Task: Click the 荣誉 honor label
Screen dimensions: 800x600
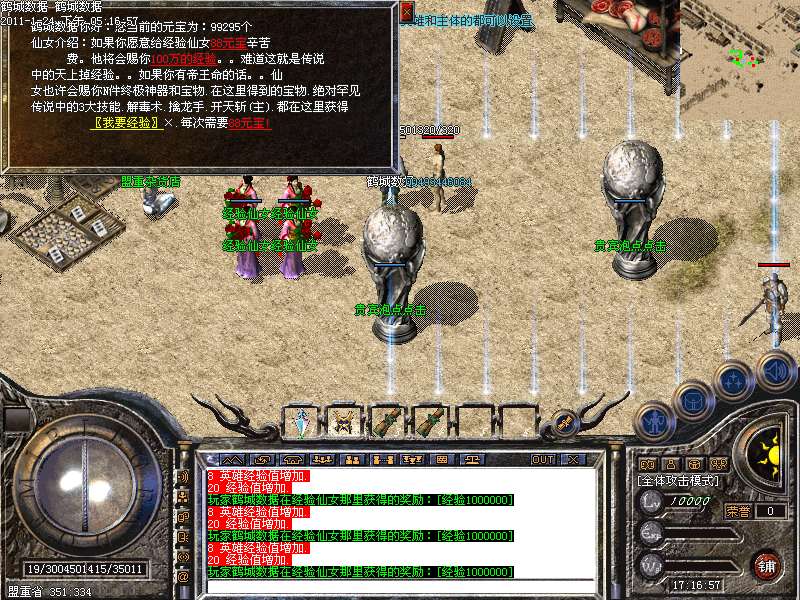Action: (738, 511)
